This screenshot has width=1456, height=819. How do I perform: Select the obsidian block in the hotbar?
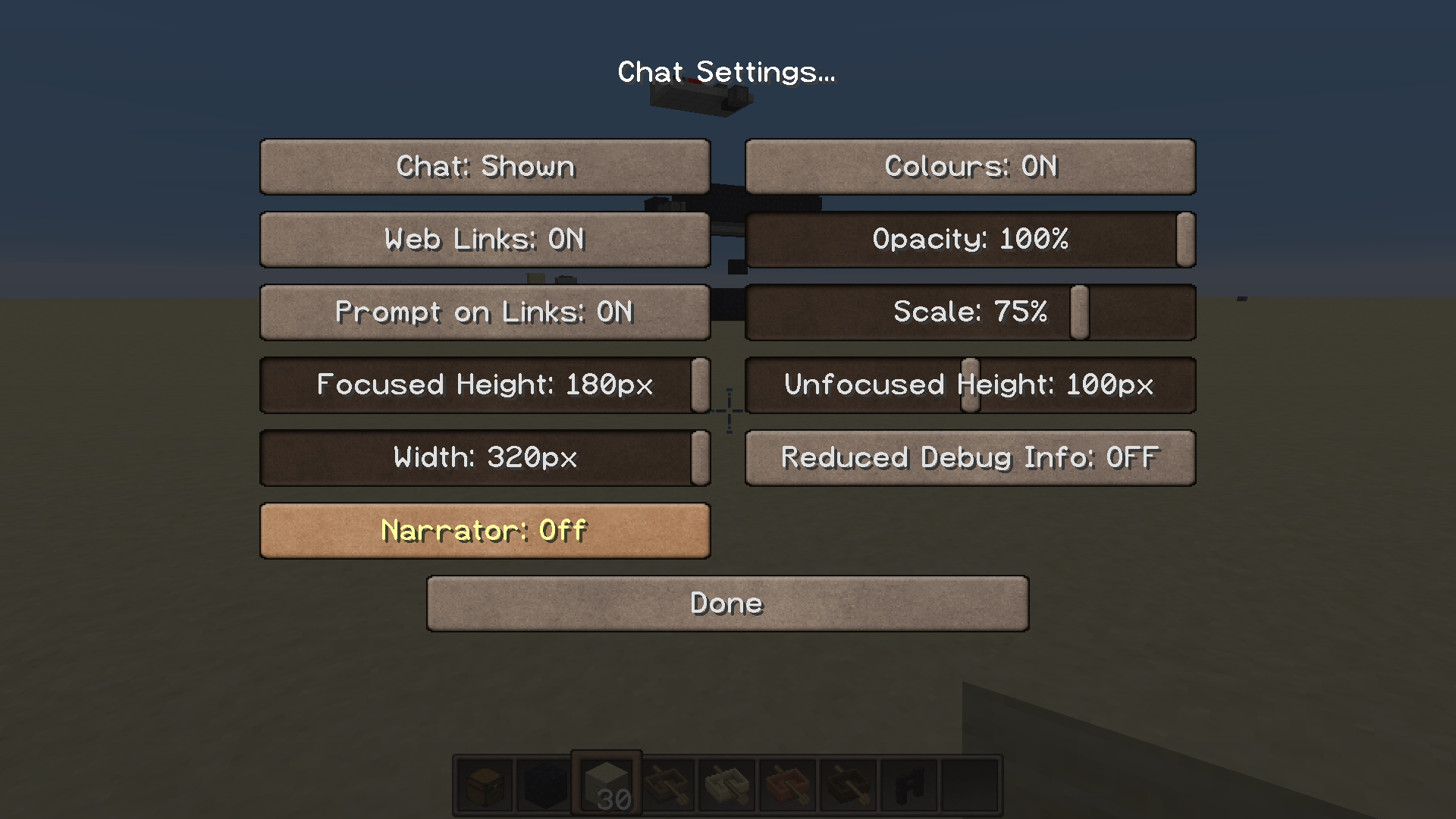(544, 785)
